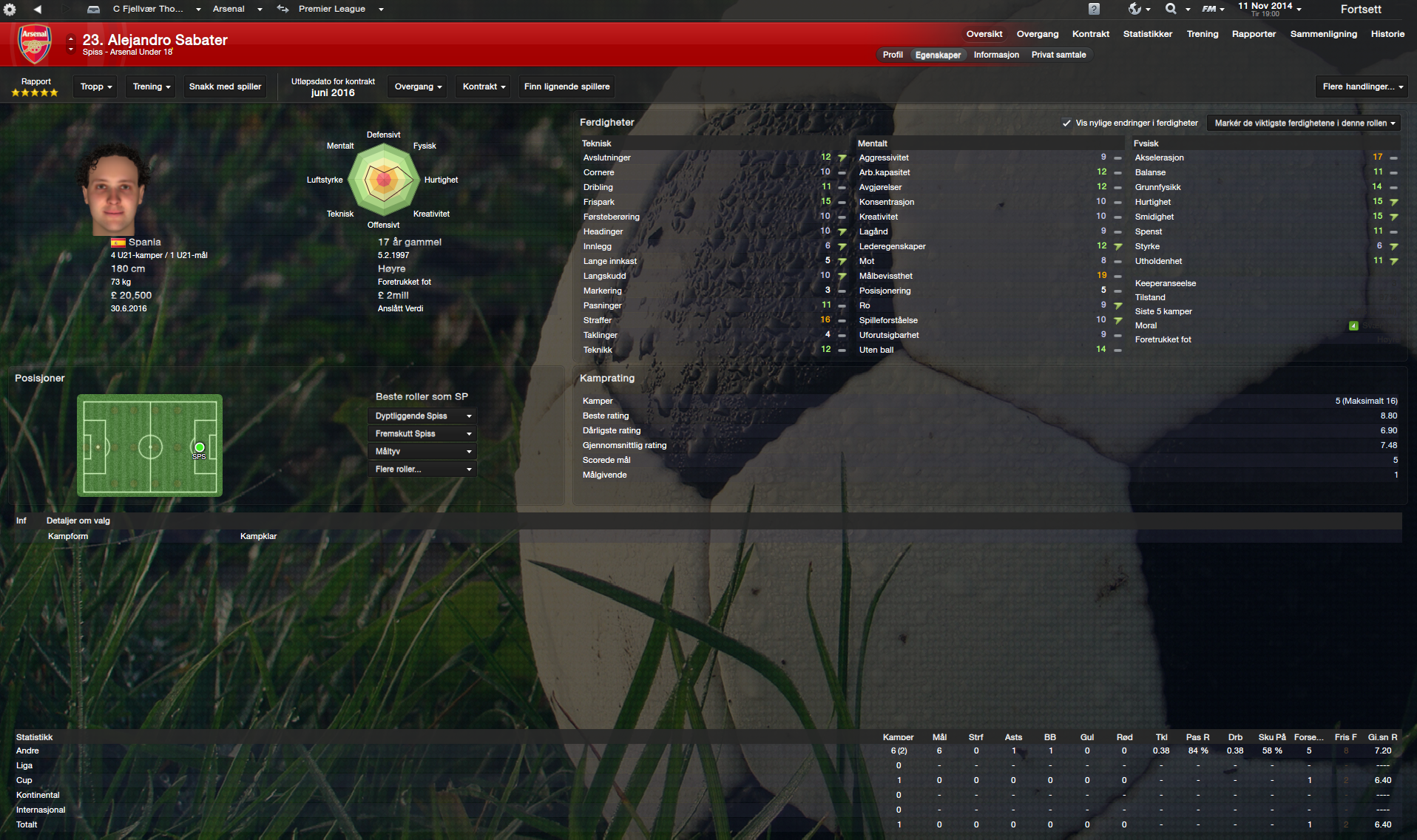The image size is (1417, 840).
Task: Toggle Vis nylige endringer i ferdigheter checkbox
Action: pyautogui.click(x=1066, y=123)
